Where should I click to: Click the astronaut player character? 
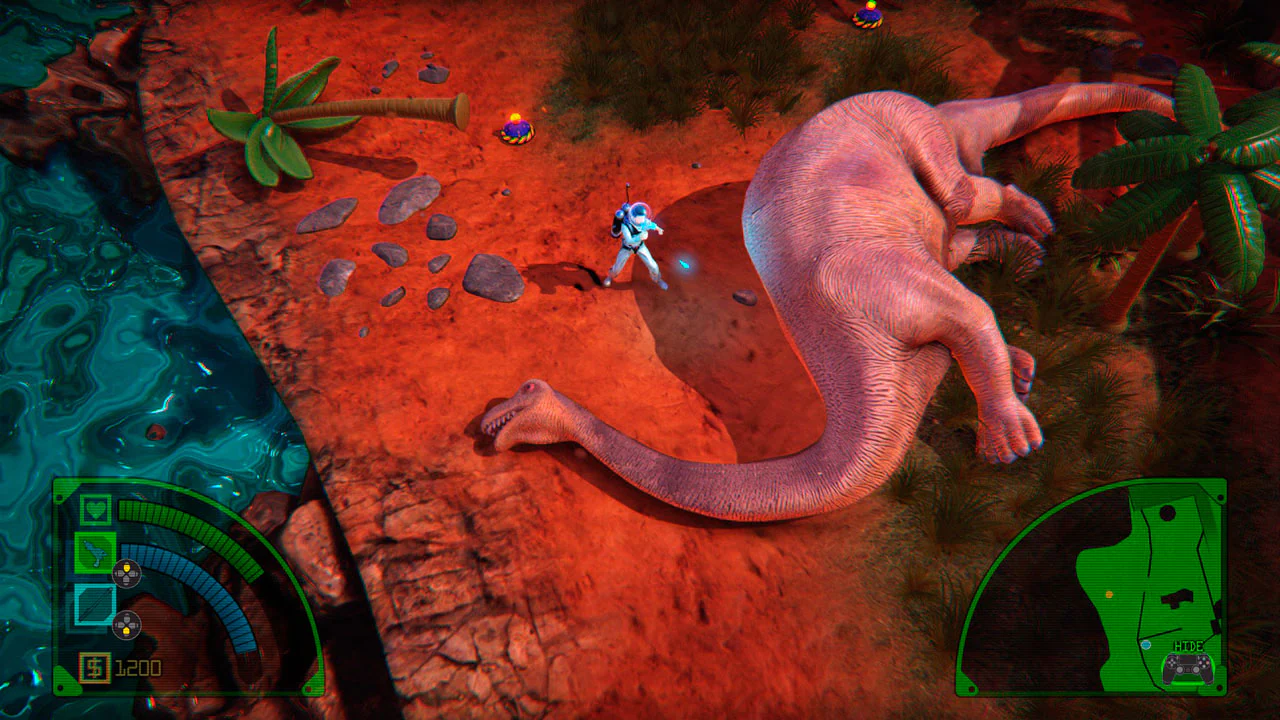635,240
